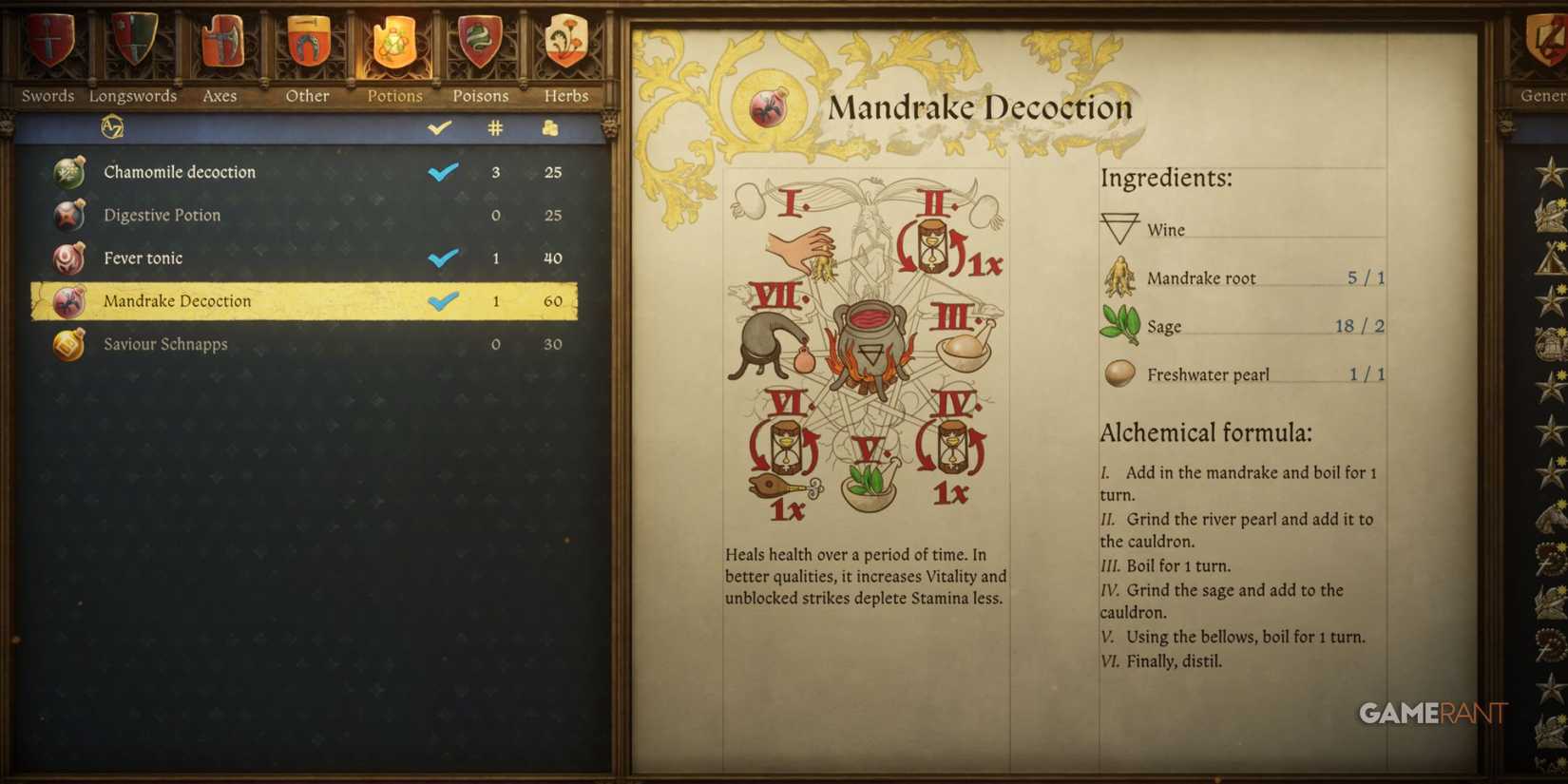
Task: Open the Digestive Potion recipe
Action: click(162, 215)
